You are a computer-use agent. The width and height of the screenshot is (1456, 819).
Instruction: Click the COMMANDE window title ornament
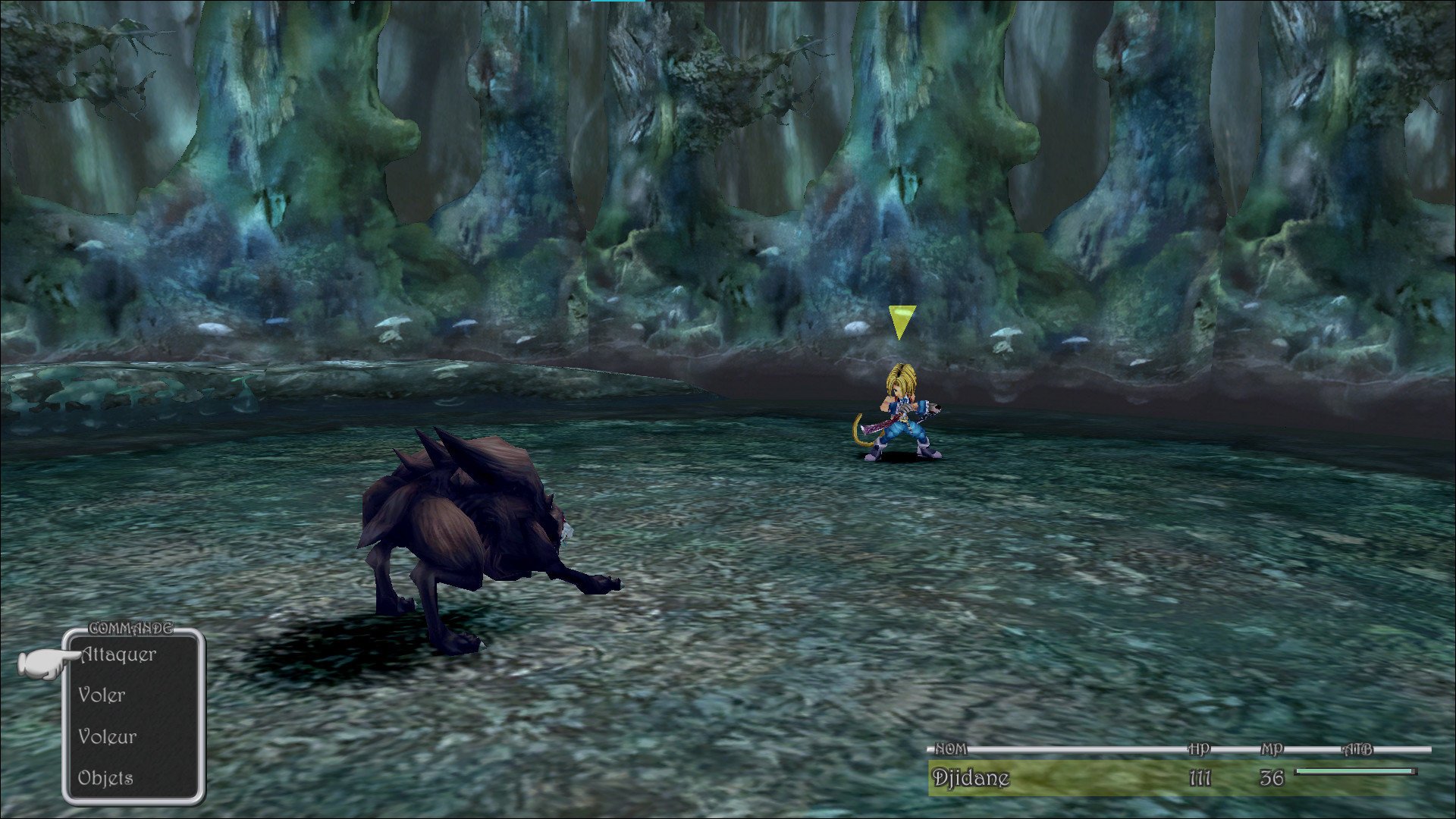[x=130, y=629]
